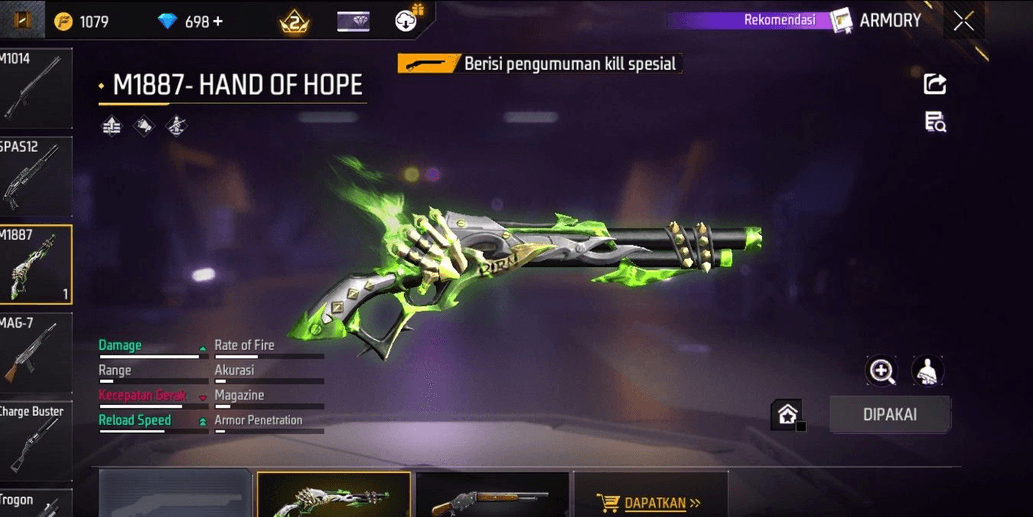Viewport: 1033px width, 517px height.
Task: Preview the skin on character icon
Action: point(929,372)
